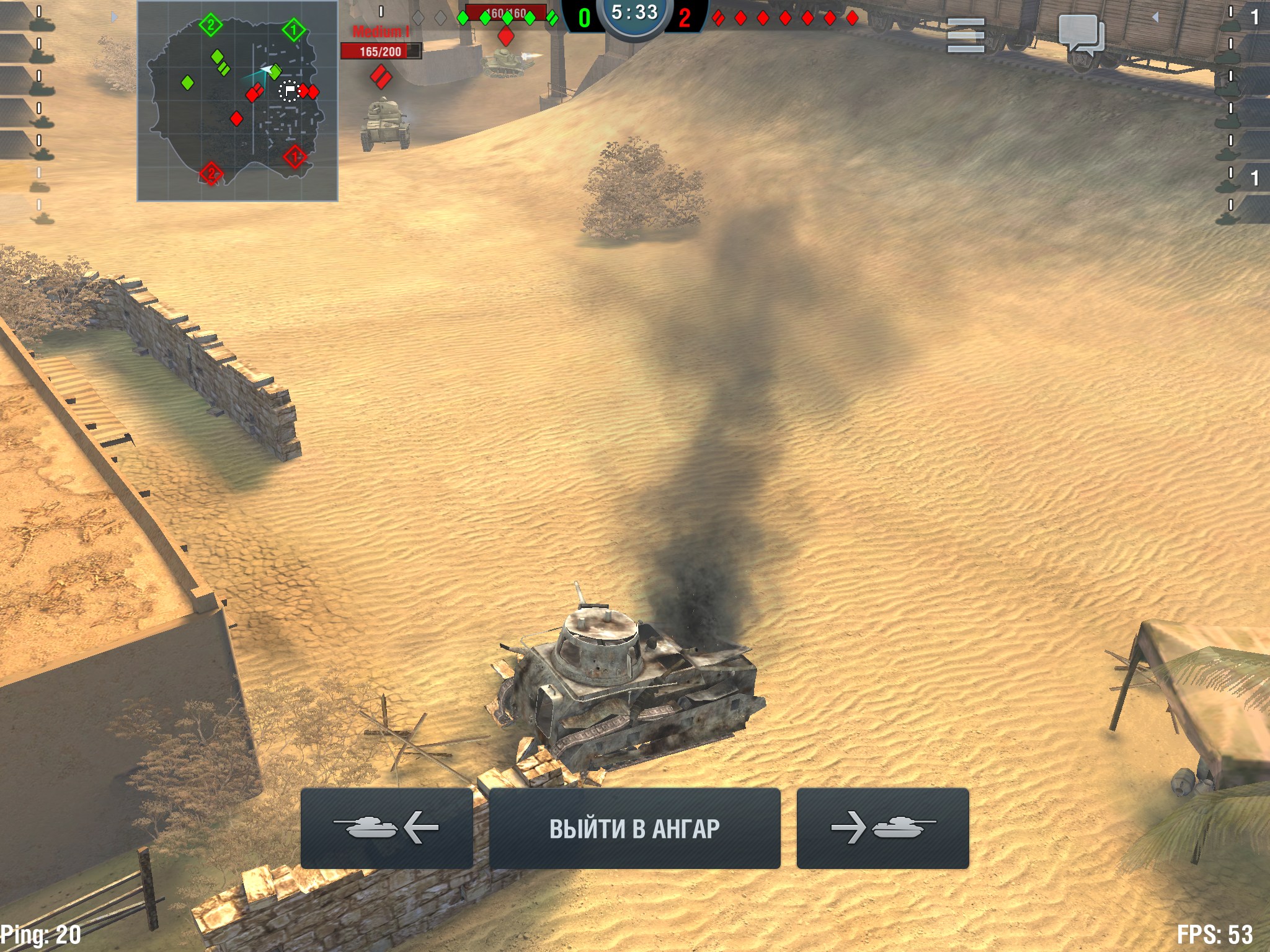Open the chat speech bubble

tap(1081, 35)
